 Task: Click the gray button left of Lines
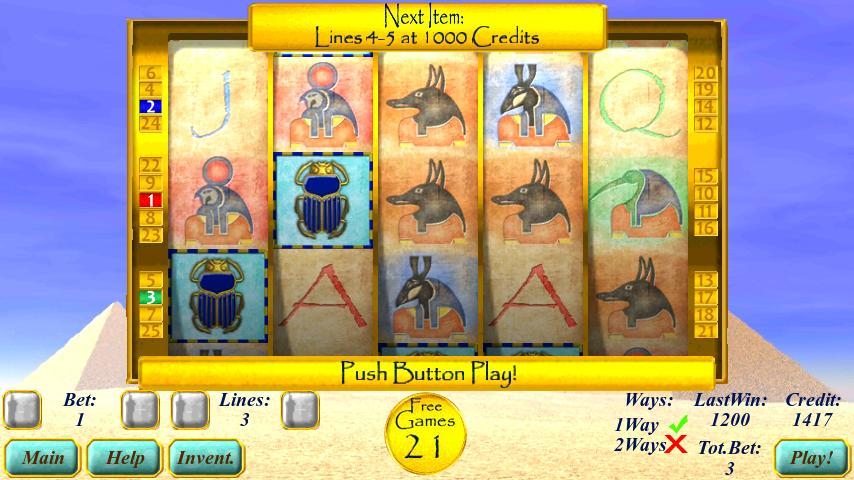click(189, 409)
